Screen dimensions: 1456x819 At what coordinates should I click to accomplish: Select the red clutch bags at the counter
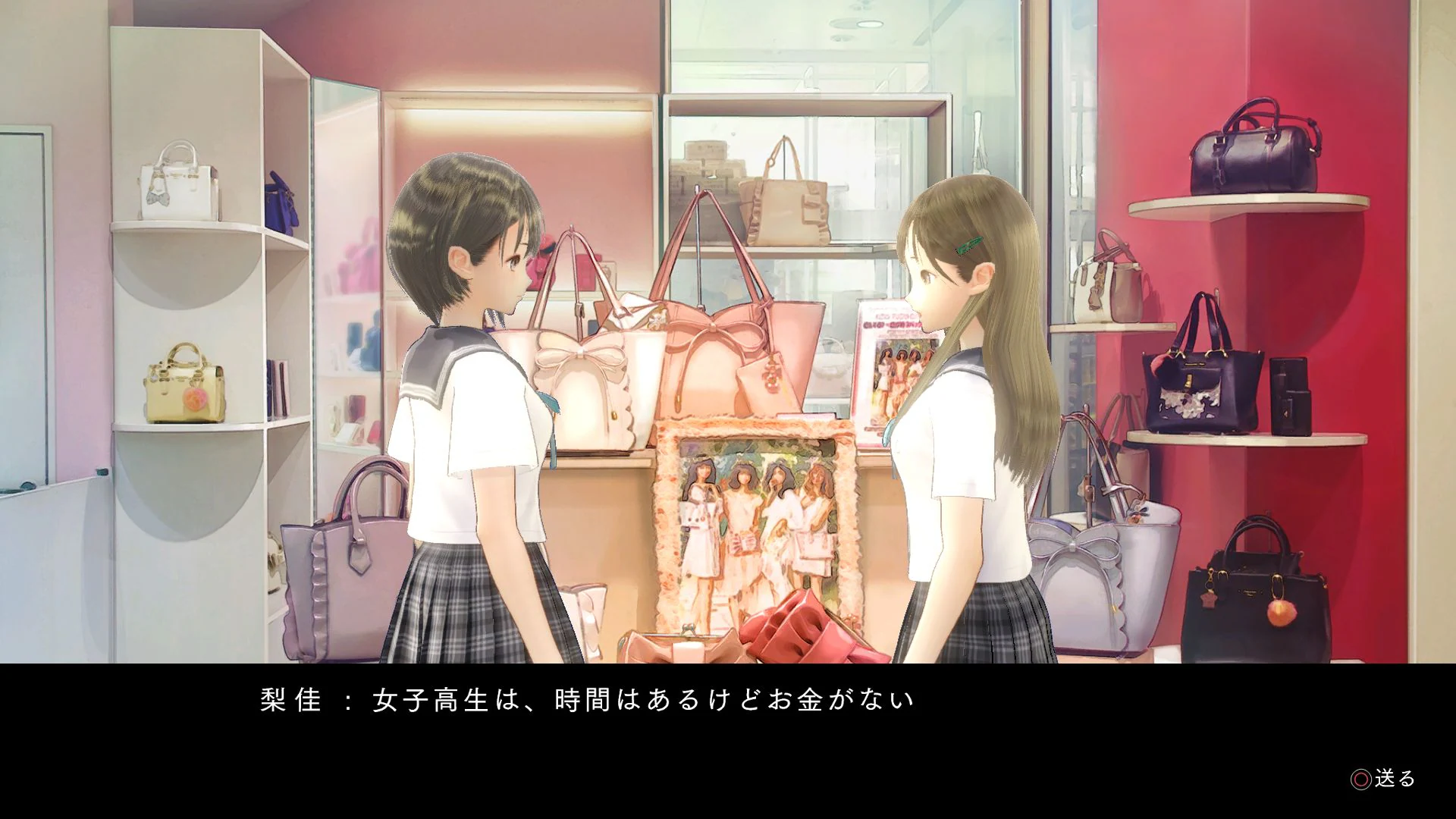[796, 629]
